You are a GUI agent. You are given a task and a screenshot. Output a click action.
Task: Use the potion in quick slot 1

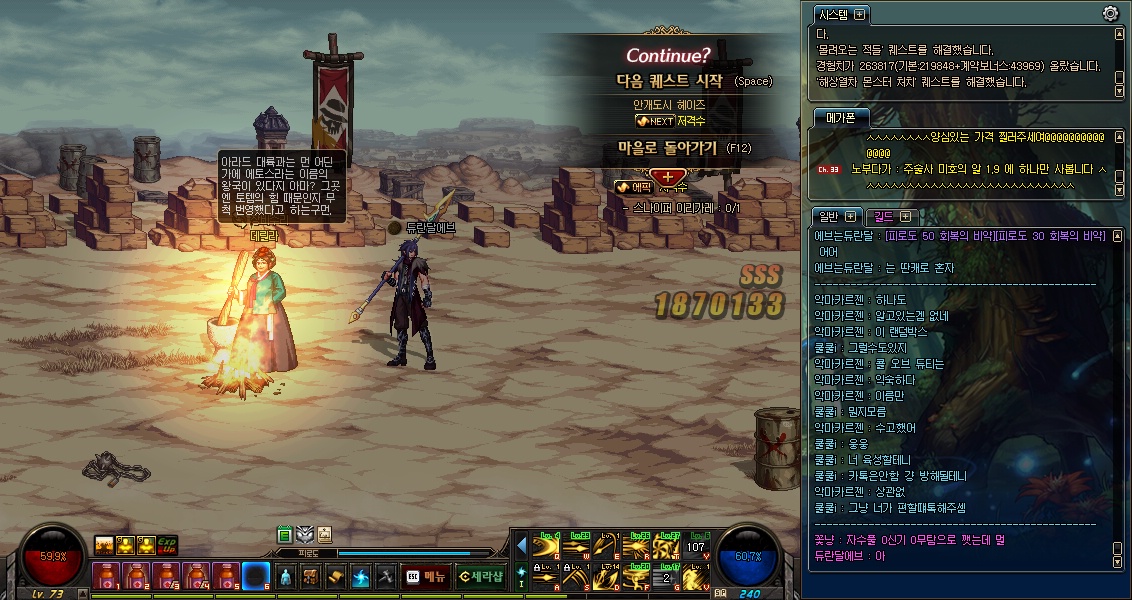click(x=107, y=577)
